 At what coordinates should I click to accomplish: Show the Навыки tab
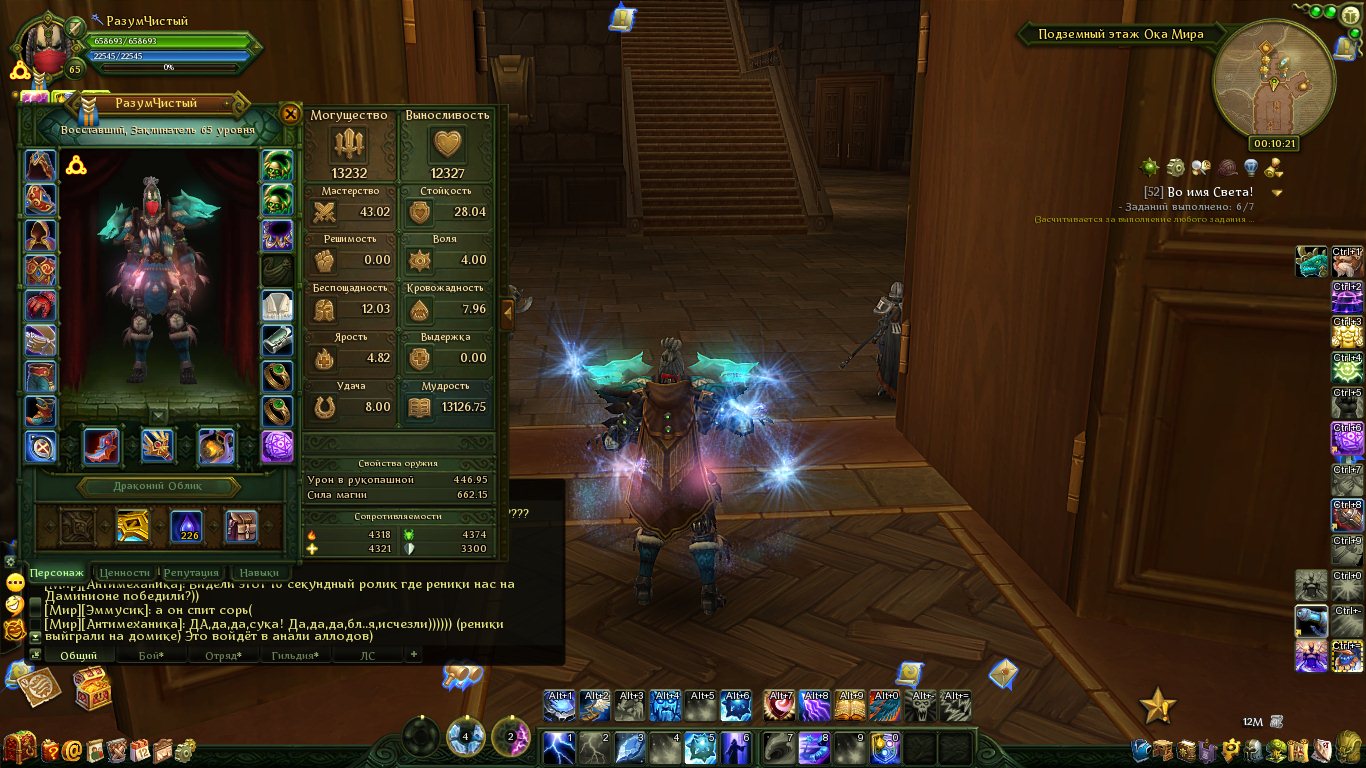click(259, 573)
